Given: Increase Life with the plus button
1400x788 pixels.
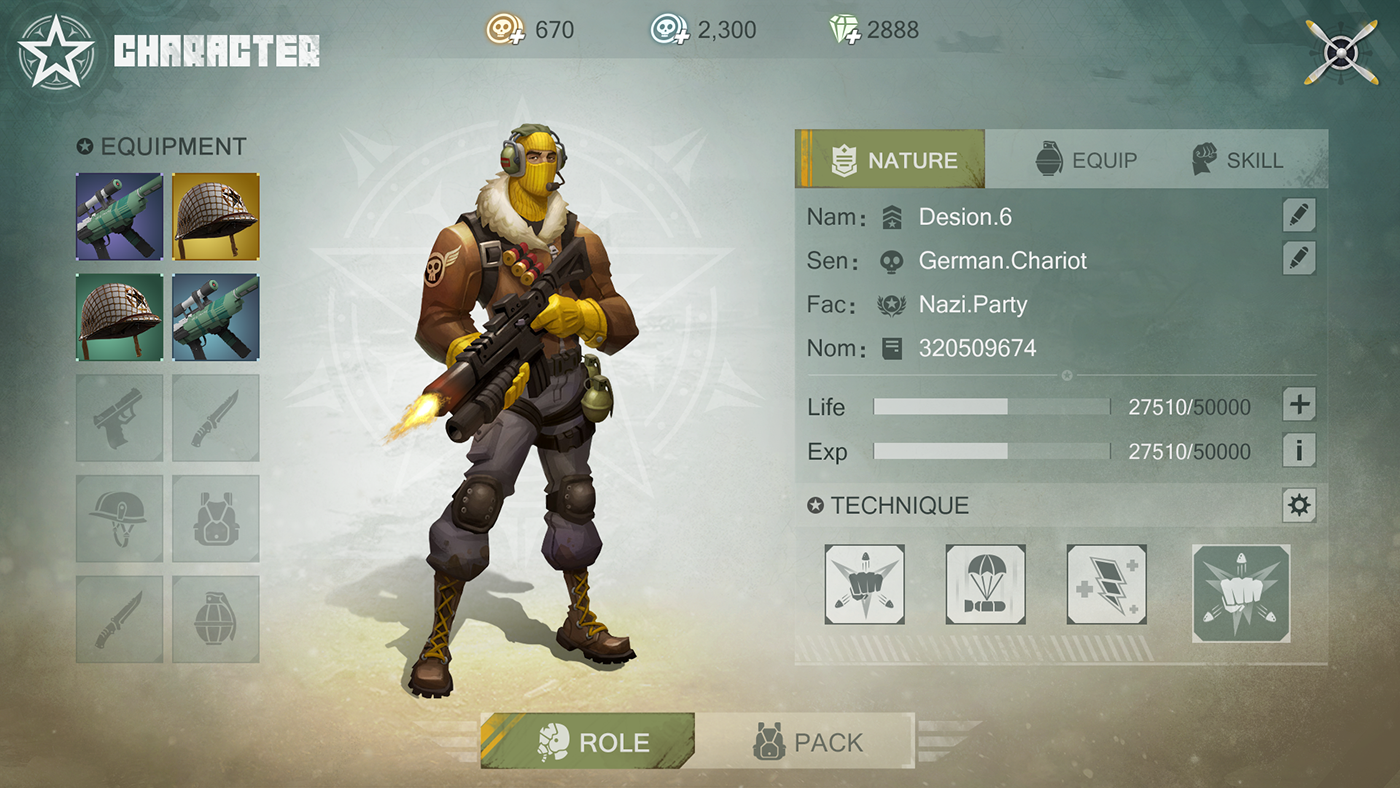Looking at the screenshot, I should pos(1298,404).
